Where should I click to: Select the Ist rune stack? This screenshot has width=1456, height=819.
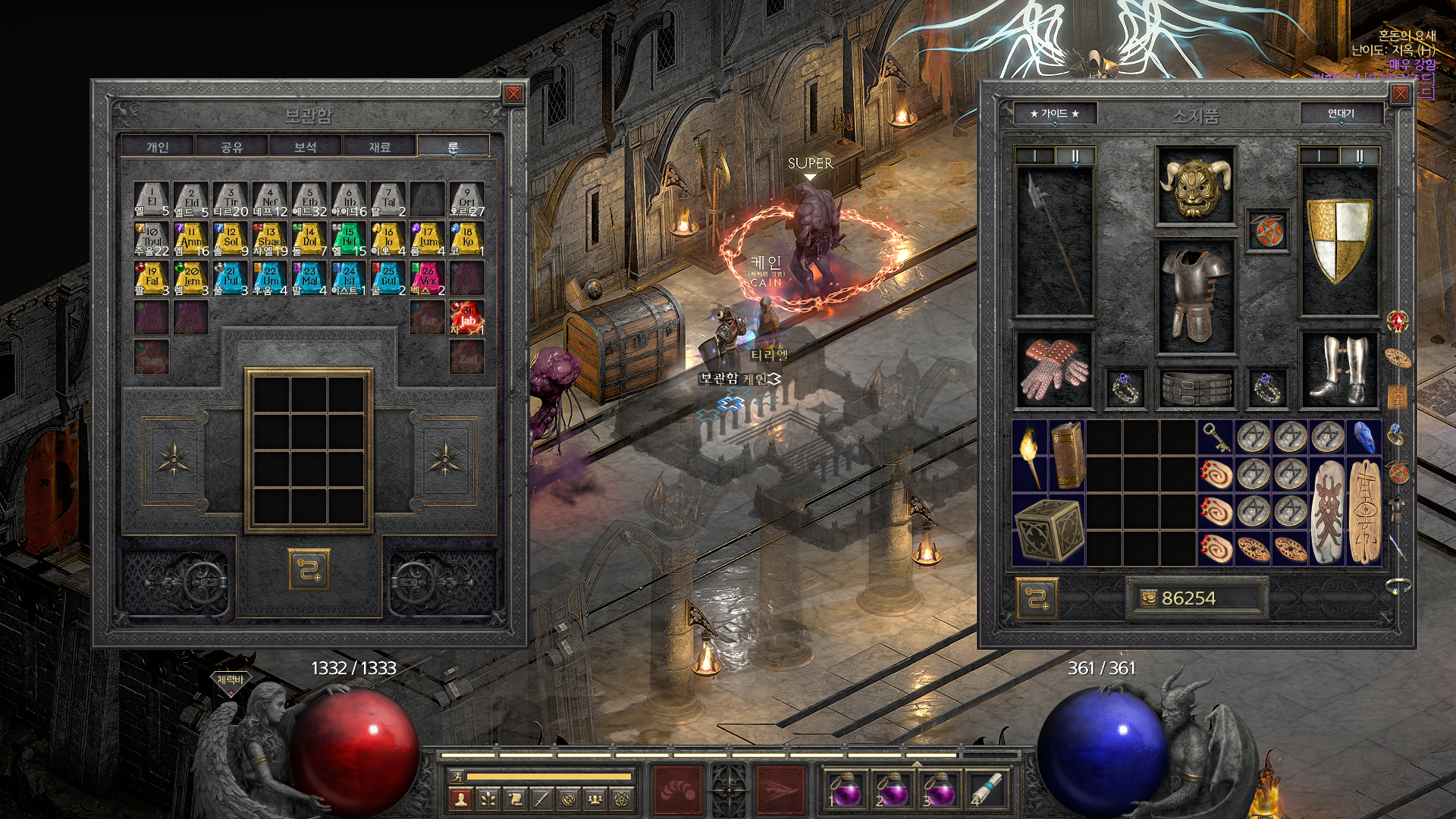(x=349, y=278)
